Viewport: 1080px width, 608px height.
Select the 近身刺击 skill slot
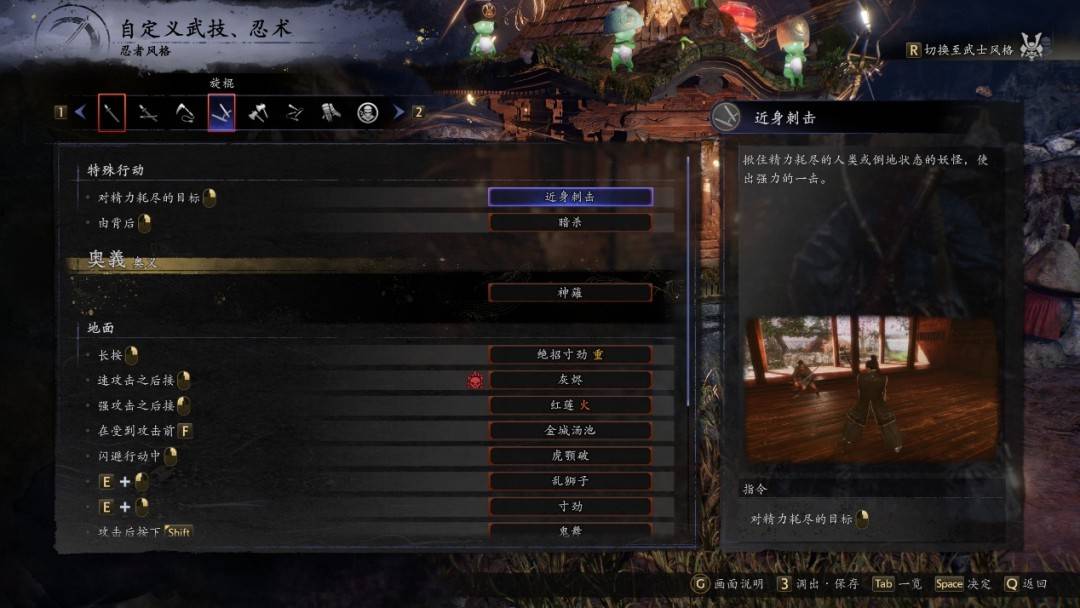[570, 197]
